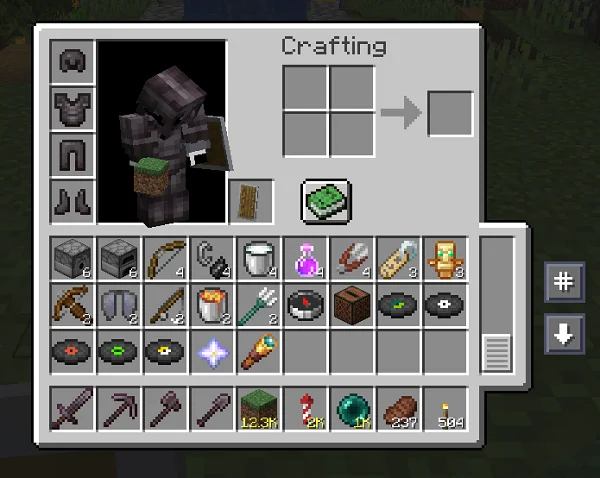
Task: Grab the totem of undying
Action: pos(443,258)
